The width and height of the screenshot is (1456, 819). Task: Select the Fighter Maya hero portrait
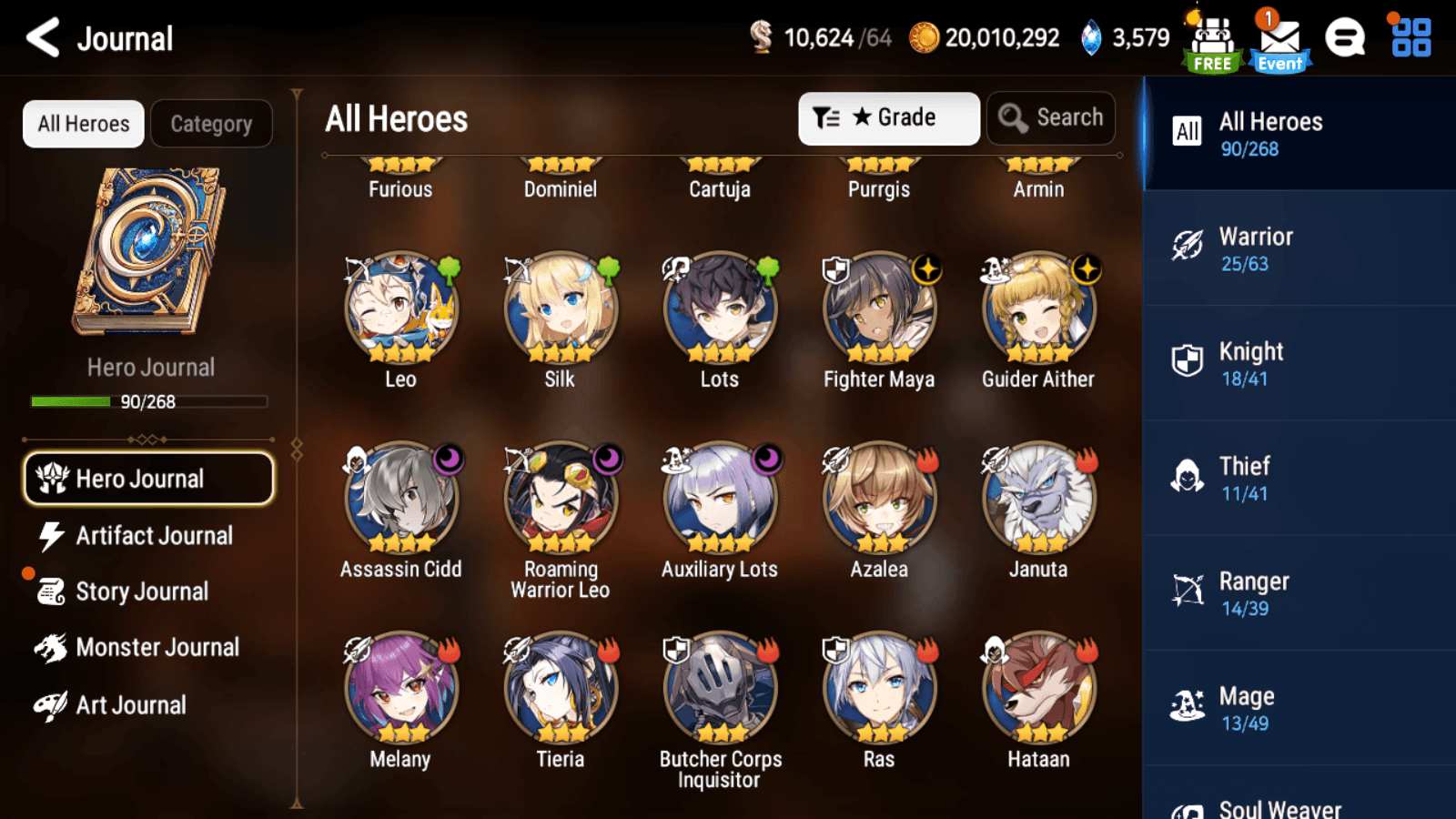[879, 309]
